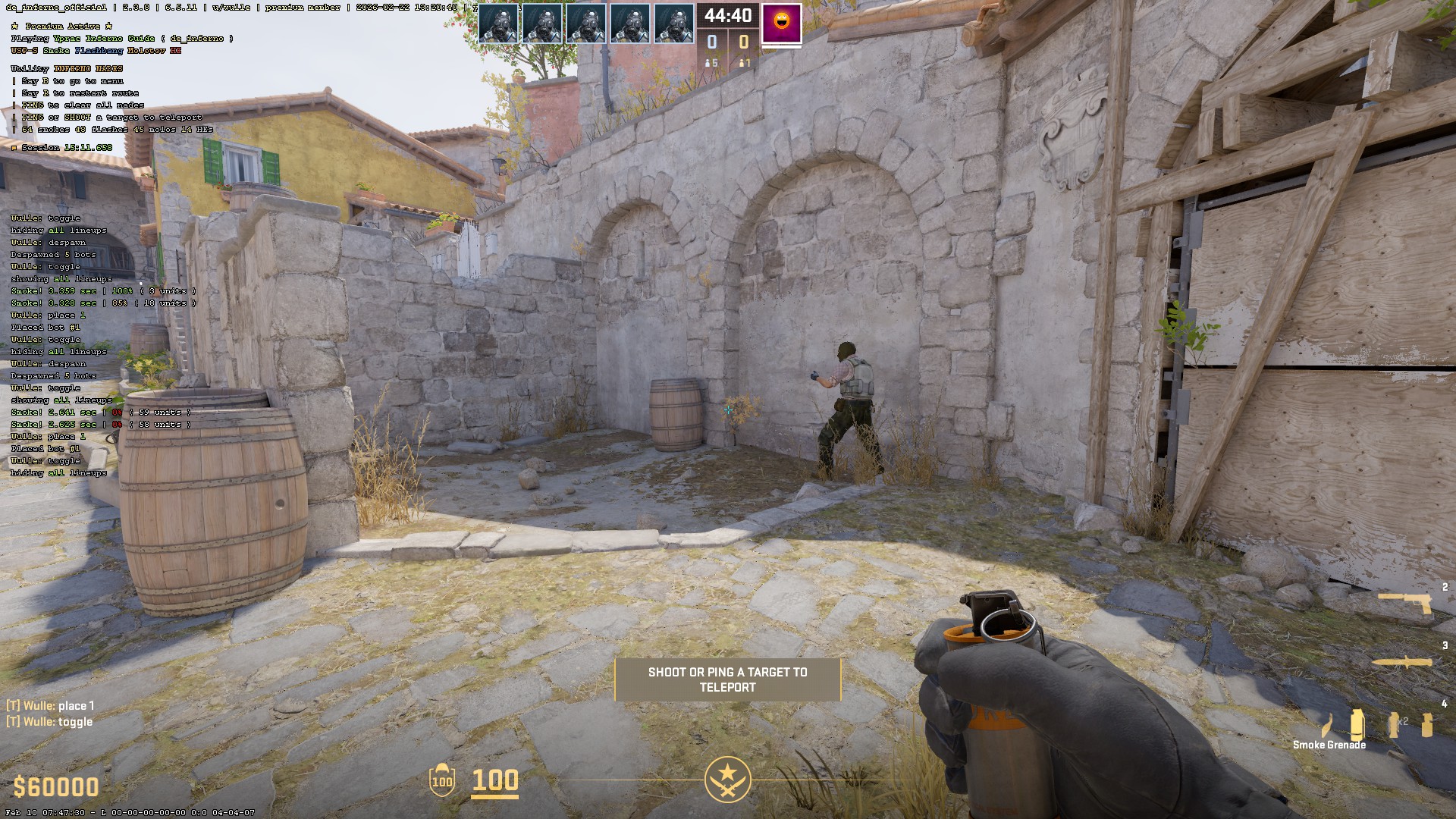Click the purple smiley player avatar
1456x819 pixels.
click(x=781, y=23)
